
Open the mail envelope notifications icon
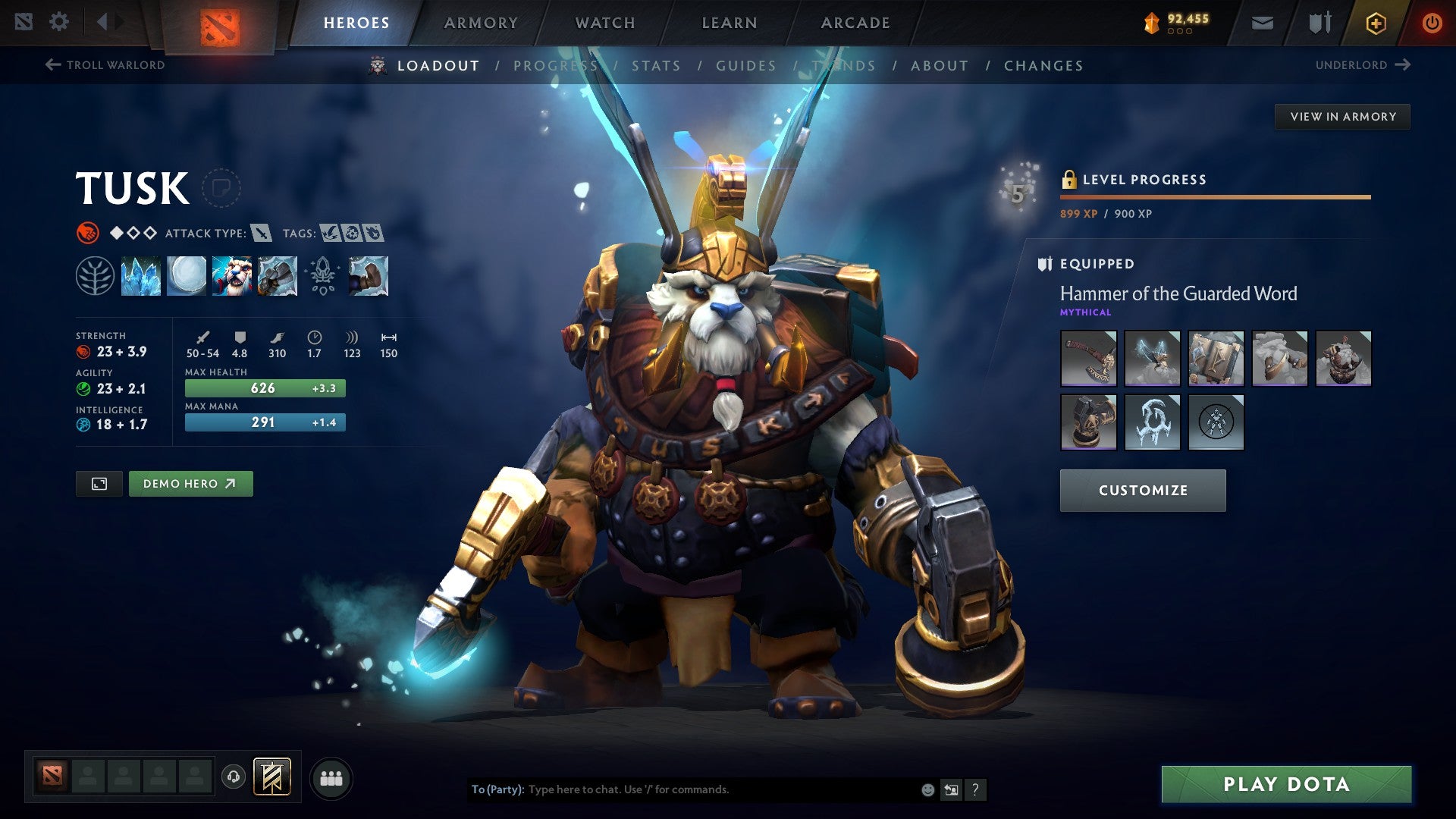coord(1263,22)
